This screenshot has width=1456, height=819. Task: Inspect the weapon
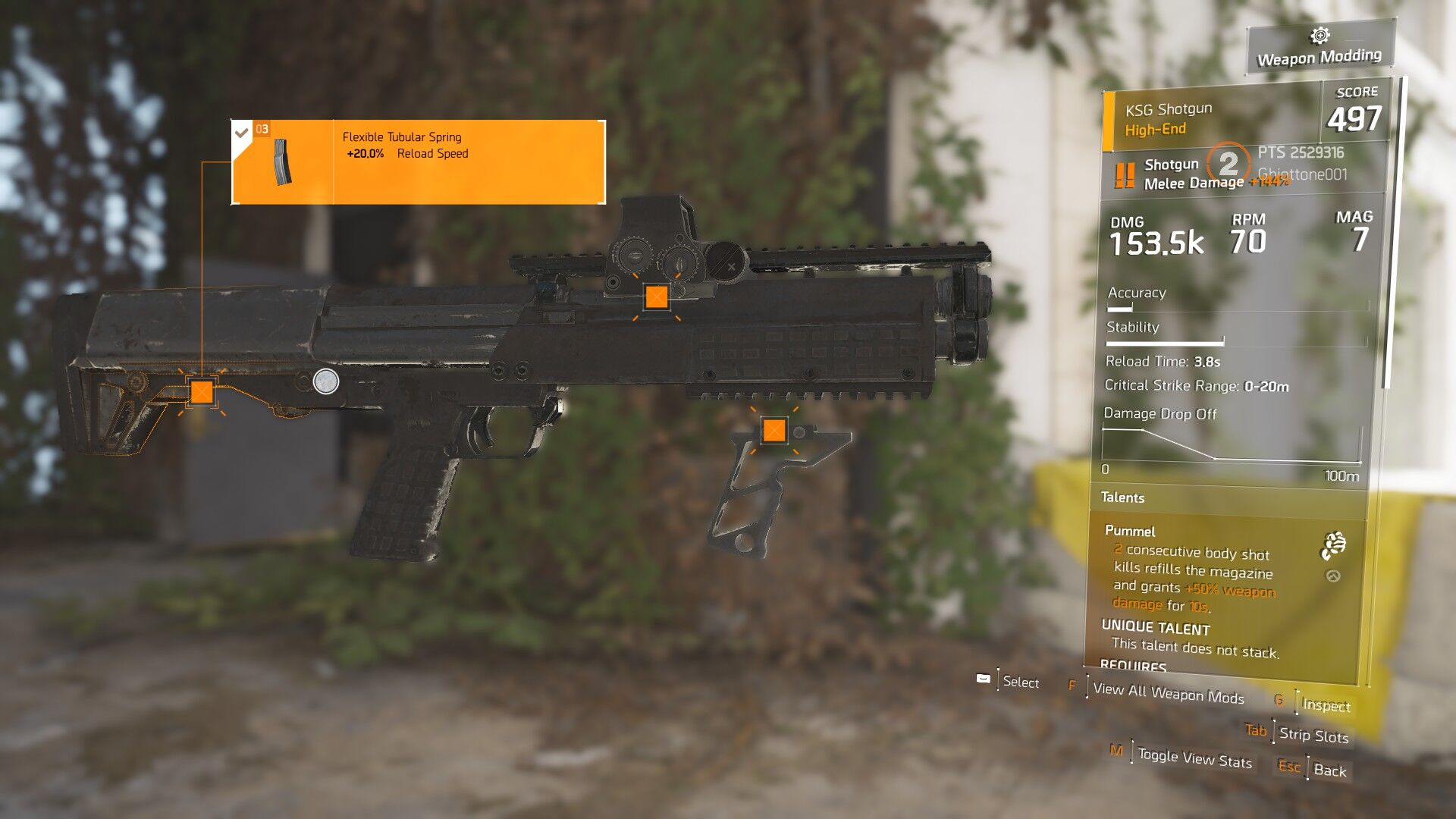coord(1326,705)
